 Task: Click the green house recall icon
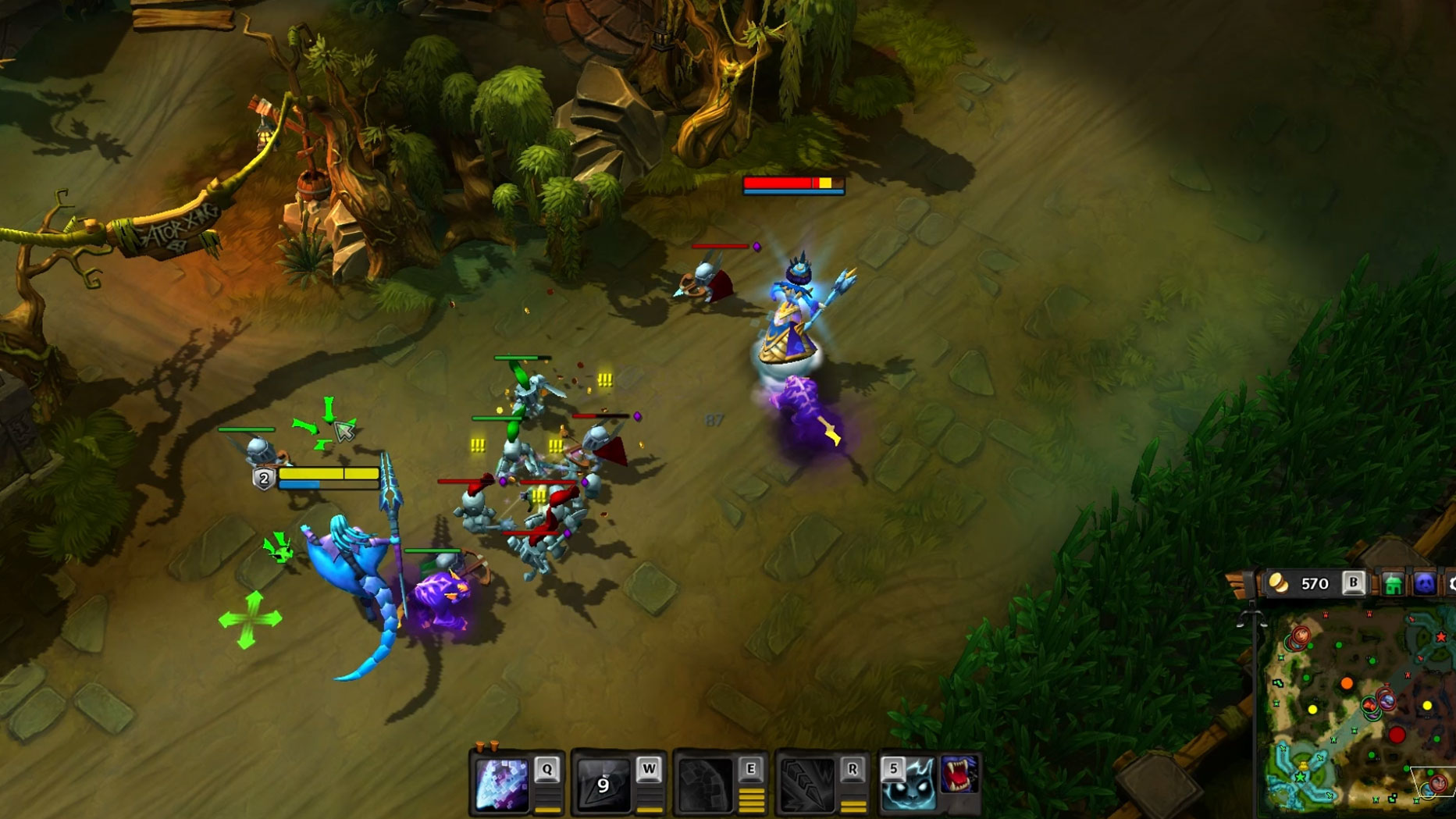tap(1394, 584)
